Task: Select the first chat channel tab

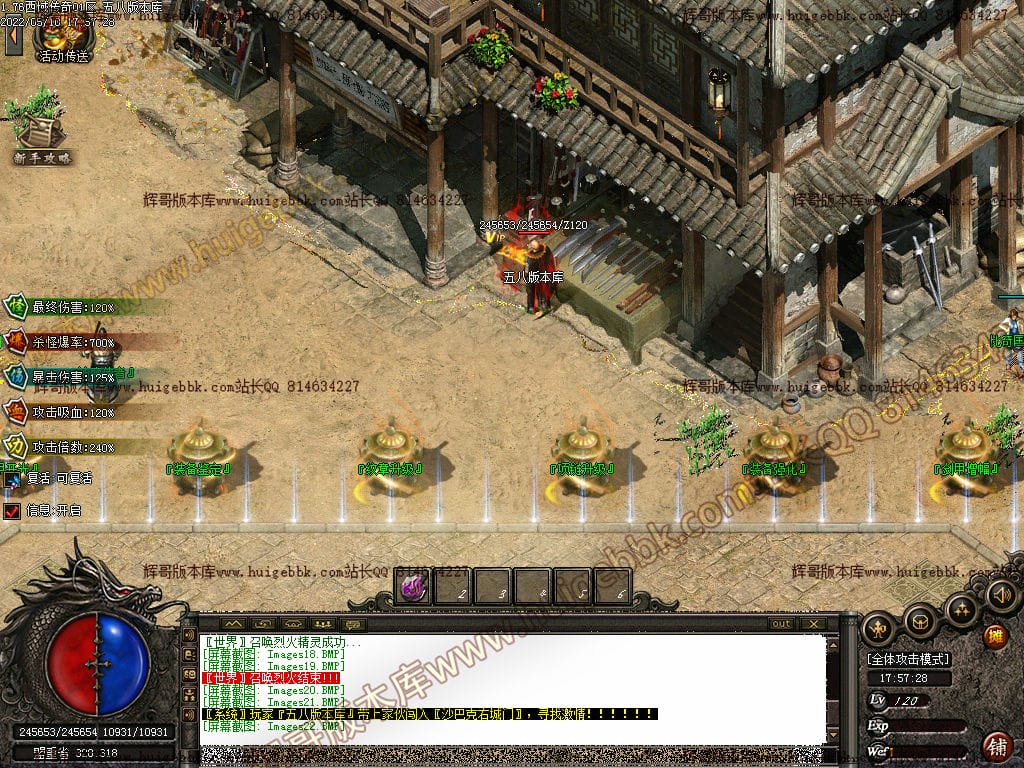Action: [x=233, y=624]
